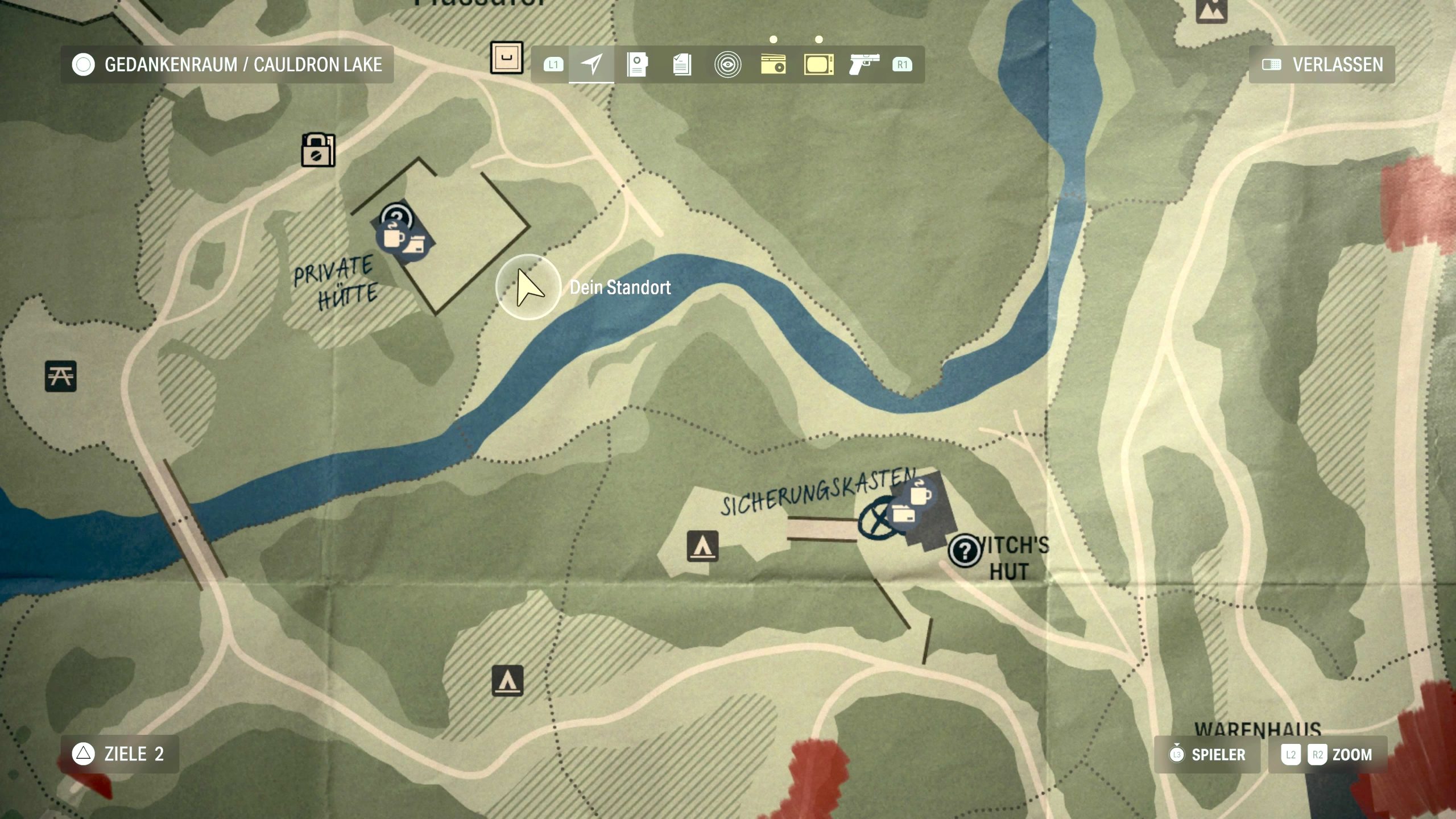Select the coffee mug marker at Witch's Hut
Screen dimensions: 1456x819
(920, 493)
